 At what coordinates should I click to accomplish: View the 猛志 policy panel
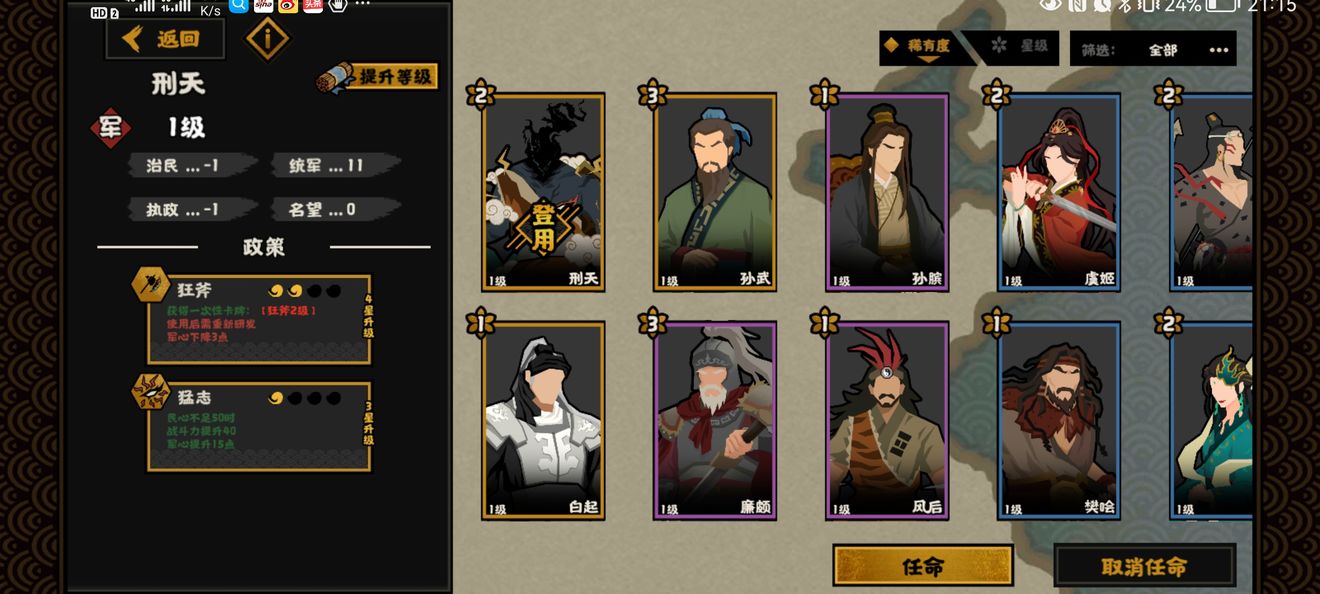tap(259, 426)
